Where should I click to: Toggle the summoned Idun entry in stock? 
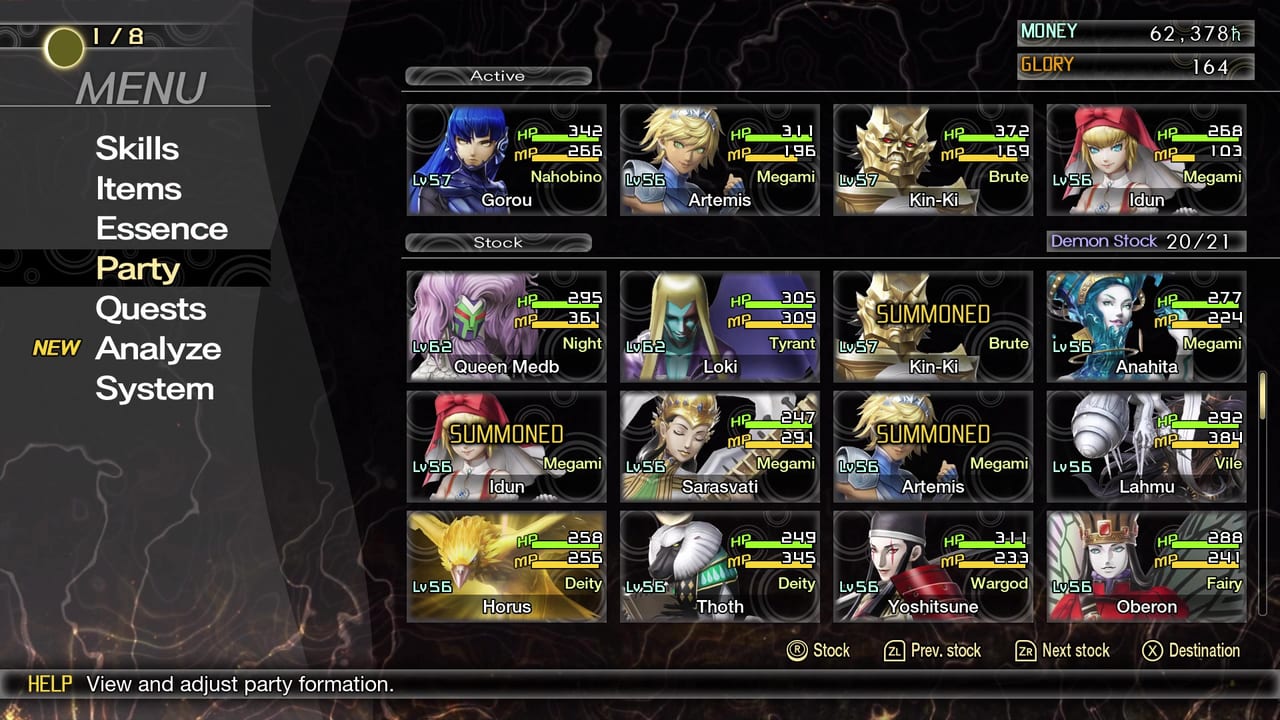coord(505,445)
